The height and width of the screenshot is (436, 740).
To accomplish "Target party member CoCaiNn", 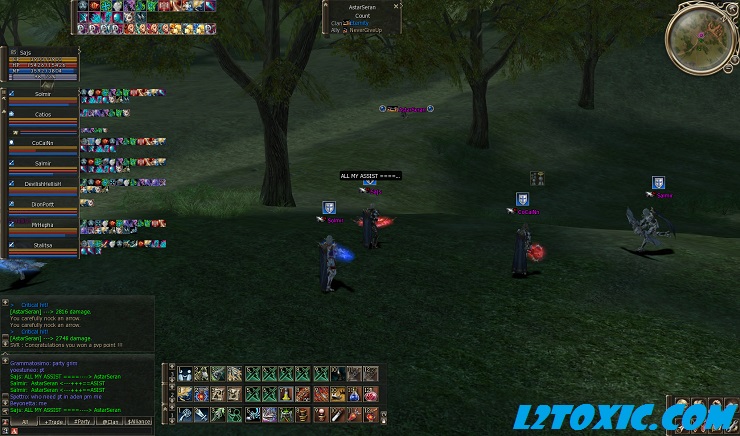I will point(43,143).
